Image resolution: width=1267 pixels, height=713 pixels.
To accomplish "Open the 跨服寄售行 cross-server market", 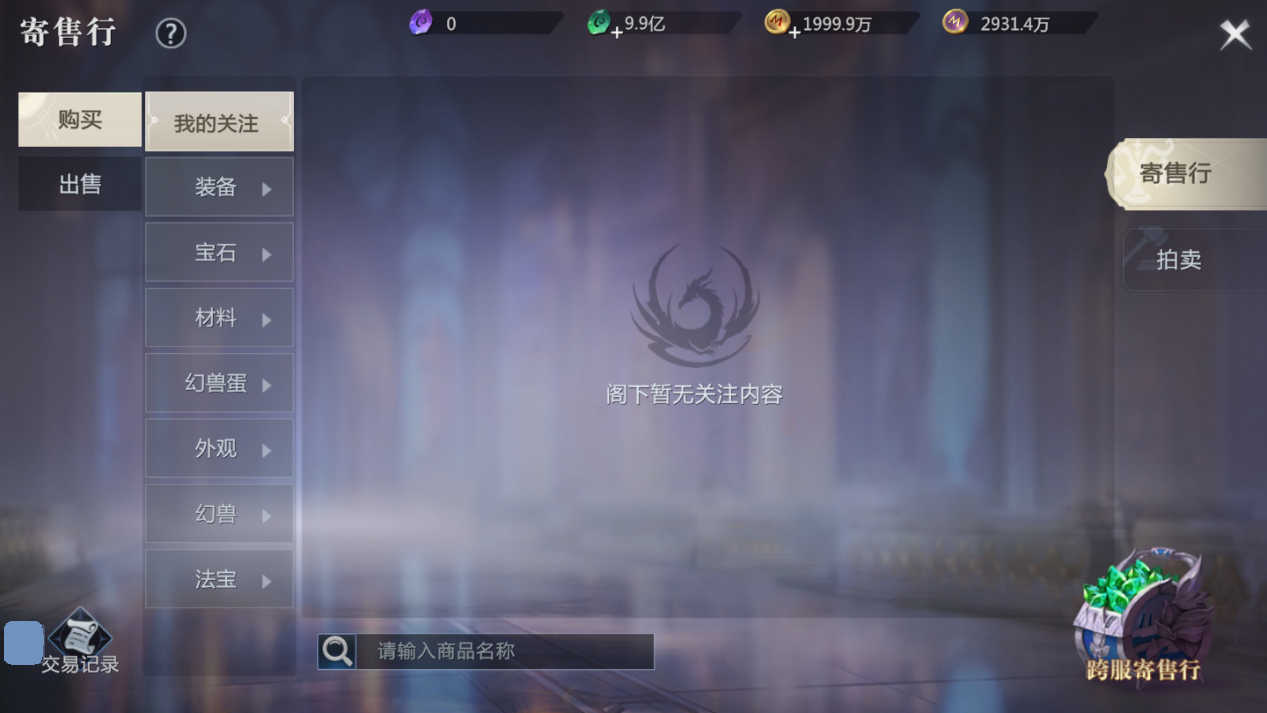I will pyautogui.click(x=1143, y=620).
